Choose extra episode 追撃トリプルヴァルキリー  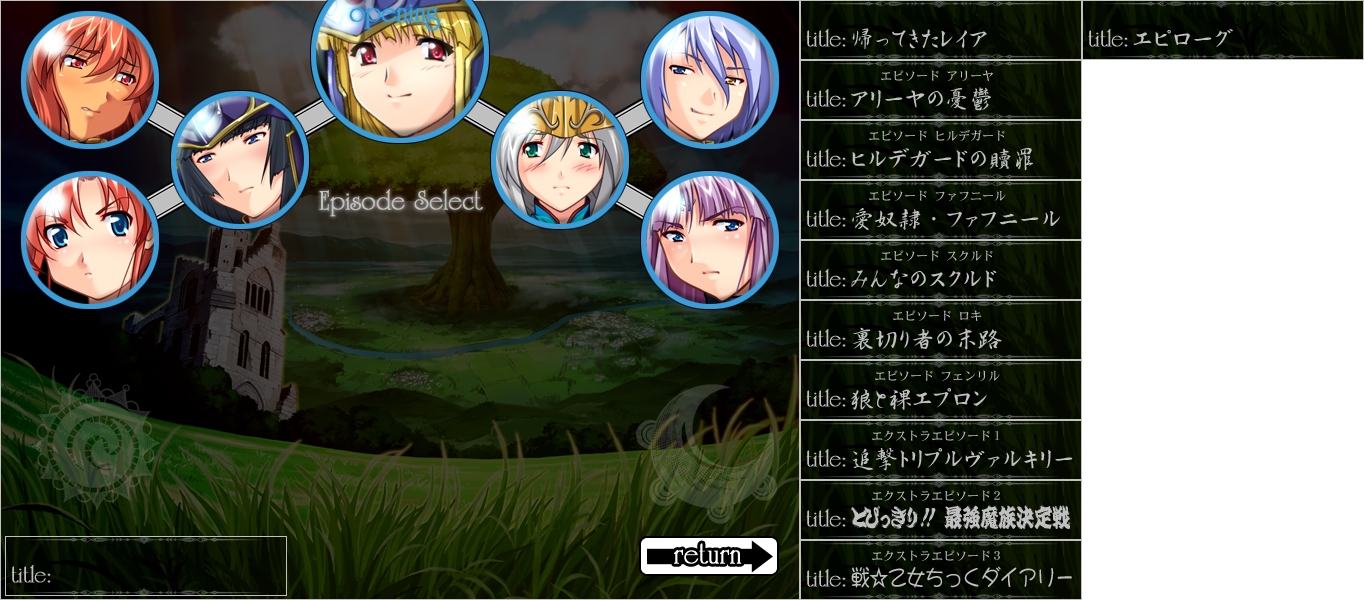click(x=940, y=451)
